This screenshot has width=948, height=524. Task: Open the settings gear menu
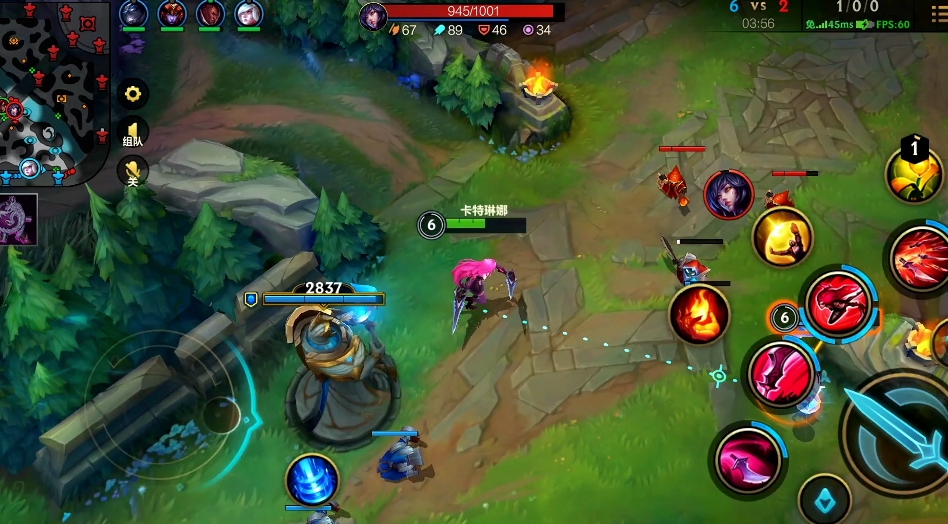point(133,95)
